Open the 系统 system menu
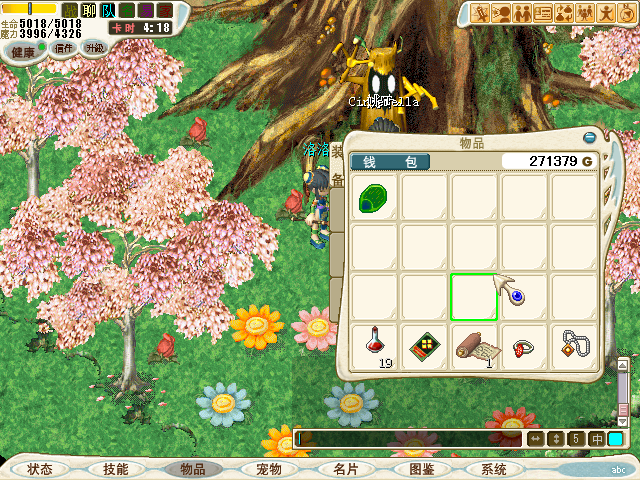 [494, 469]
